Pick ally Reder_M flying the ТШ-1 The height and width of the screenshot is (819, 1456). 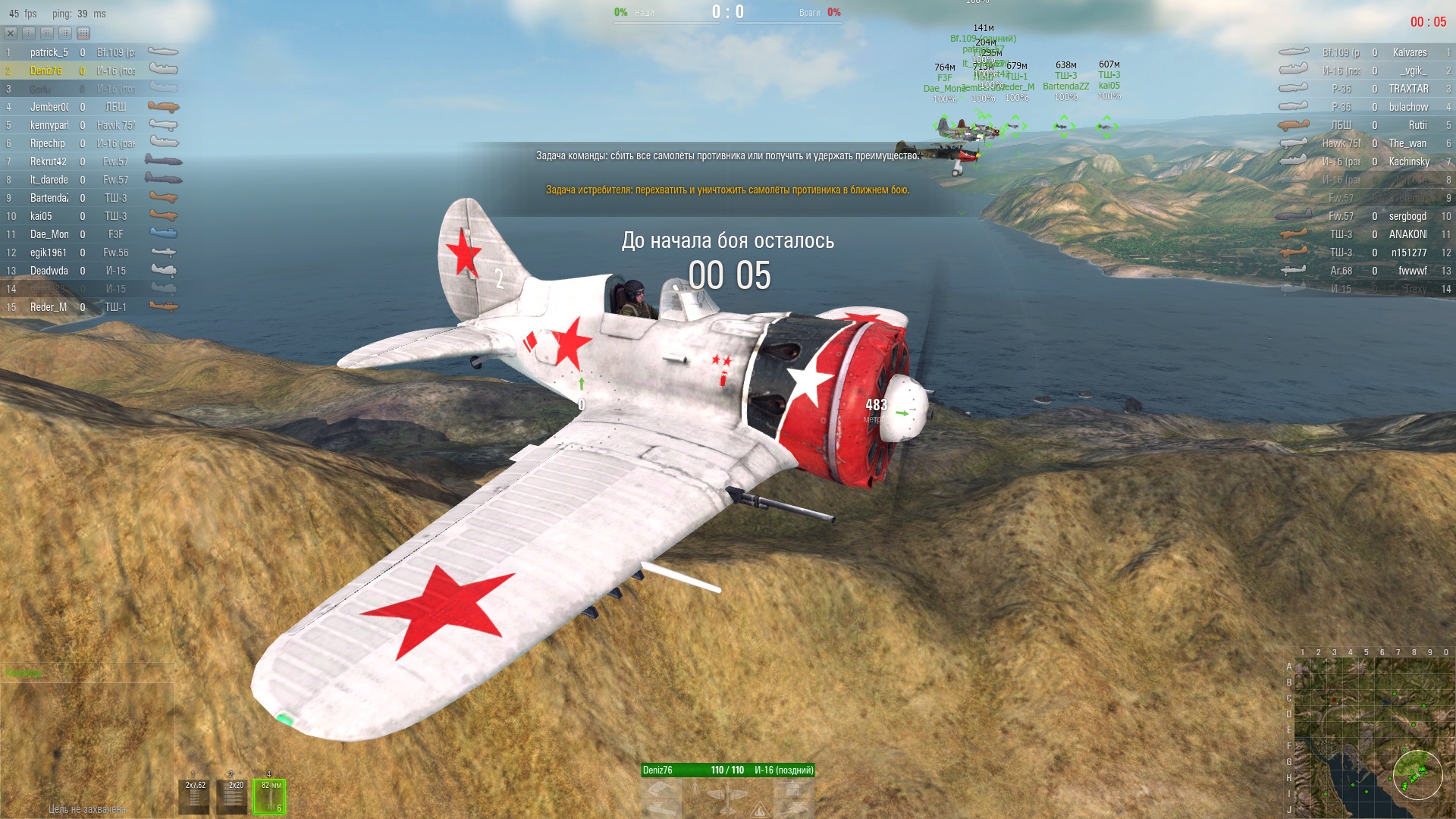point(49,307)
